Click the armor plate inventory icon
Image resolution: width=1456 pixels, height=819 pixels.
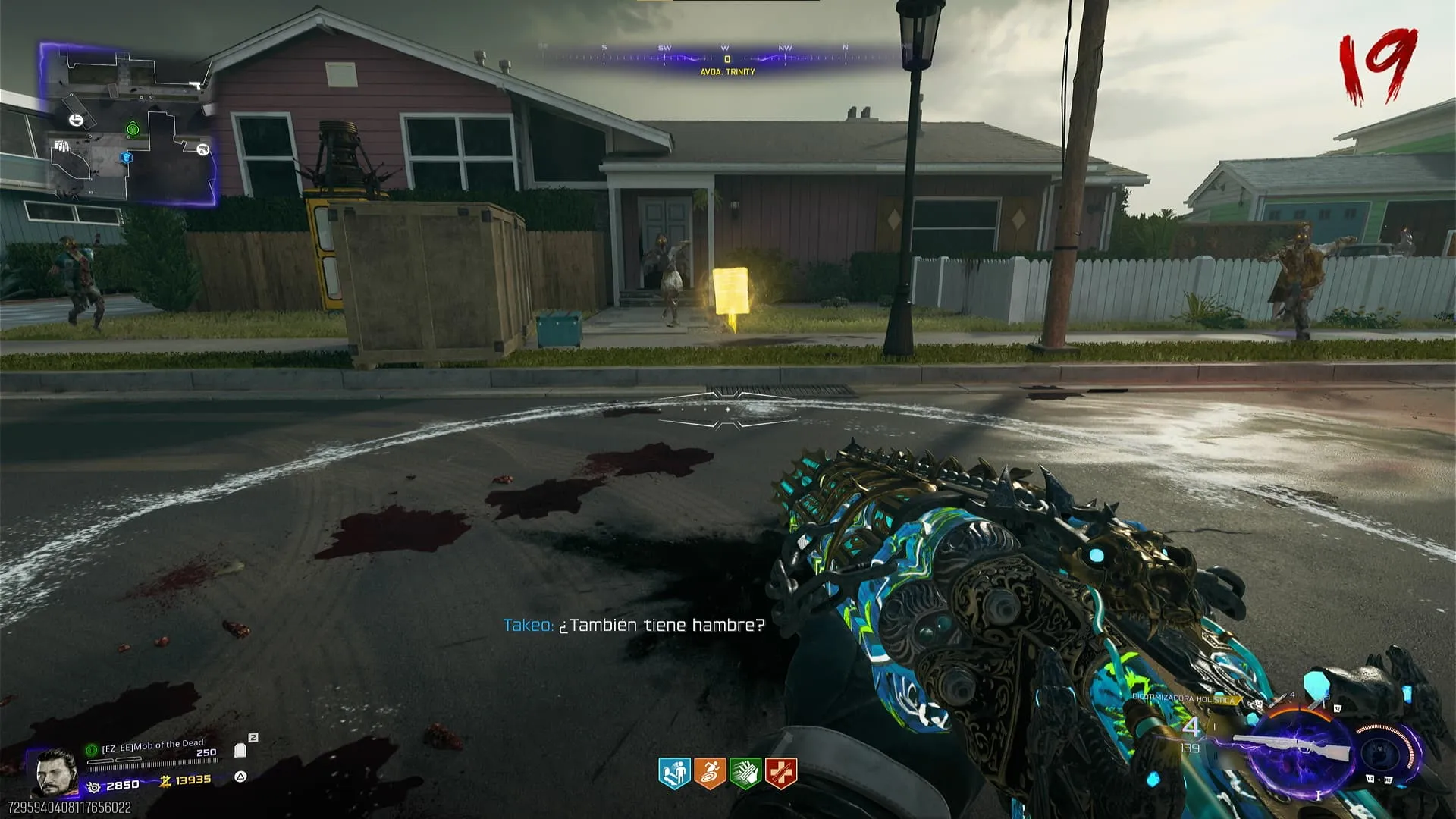[x=241, y=750]
